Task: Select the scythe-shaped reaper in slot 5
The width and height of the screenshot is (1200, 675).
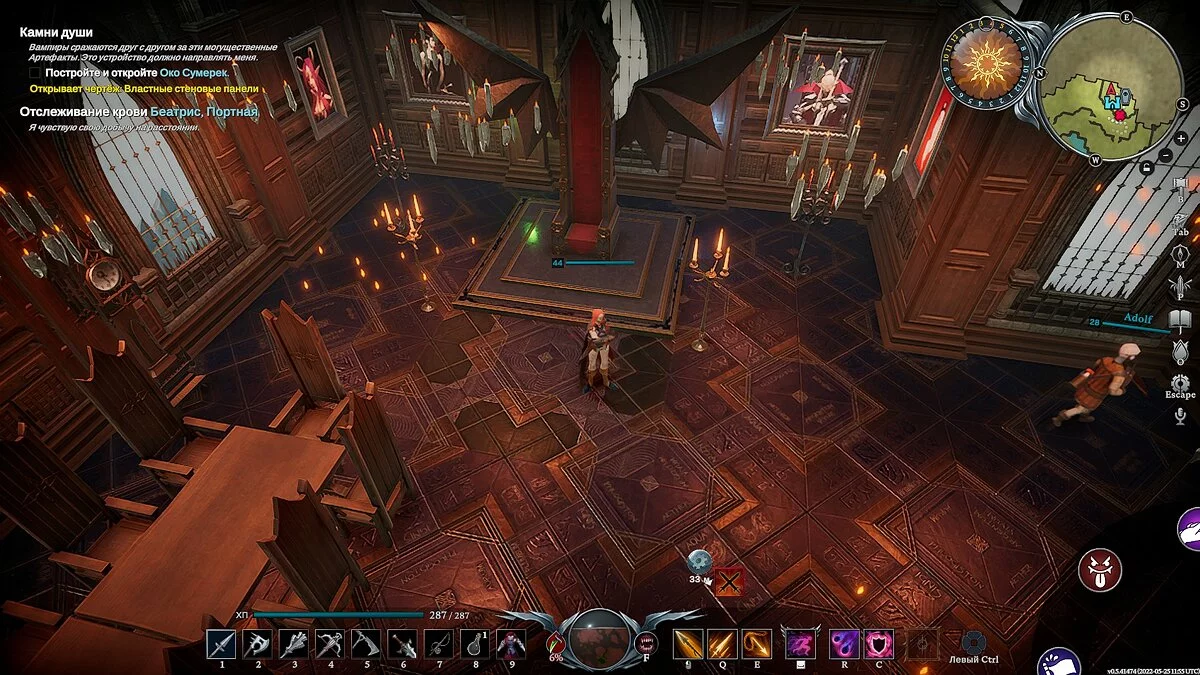Action: coord(365,644)
